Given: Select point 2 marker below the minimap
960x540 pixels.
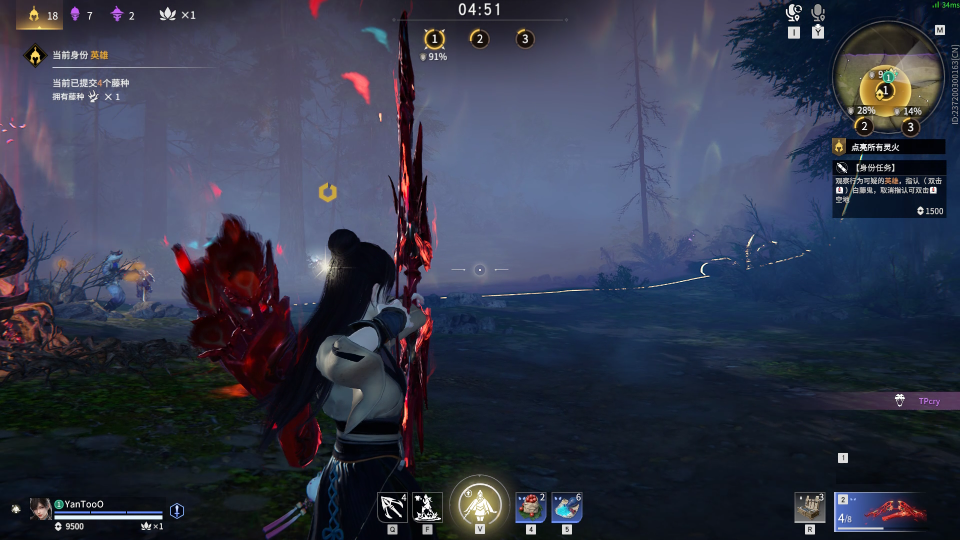Looking at the screenshot, I should click(864, 127).
